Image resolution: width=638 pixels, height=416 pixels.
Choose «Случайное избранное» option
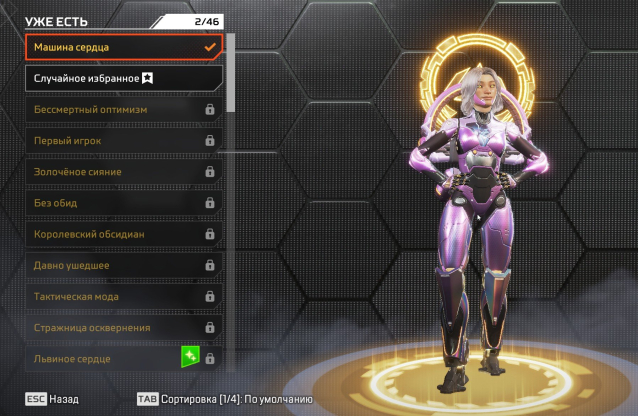(x=123, y=78)
